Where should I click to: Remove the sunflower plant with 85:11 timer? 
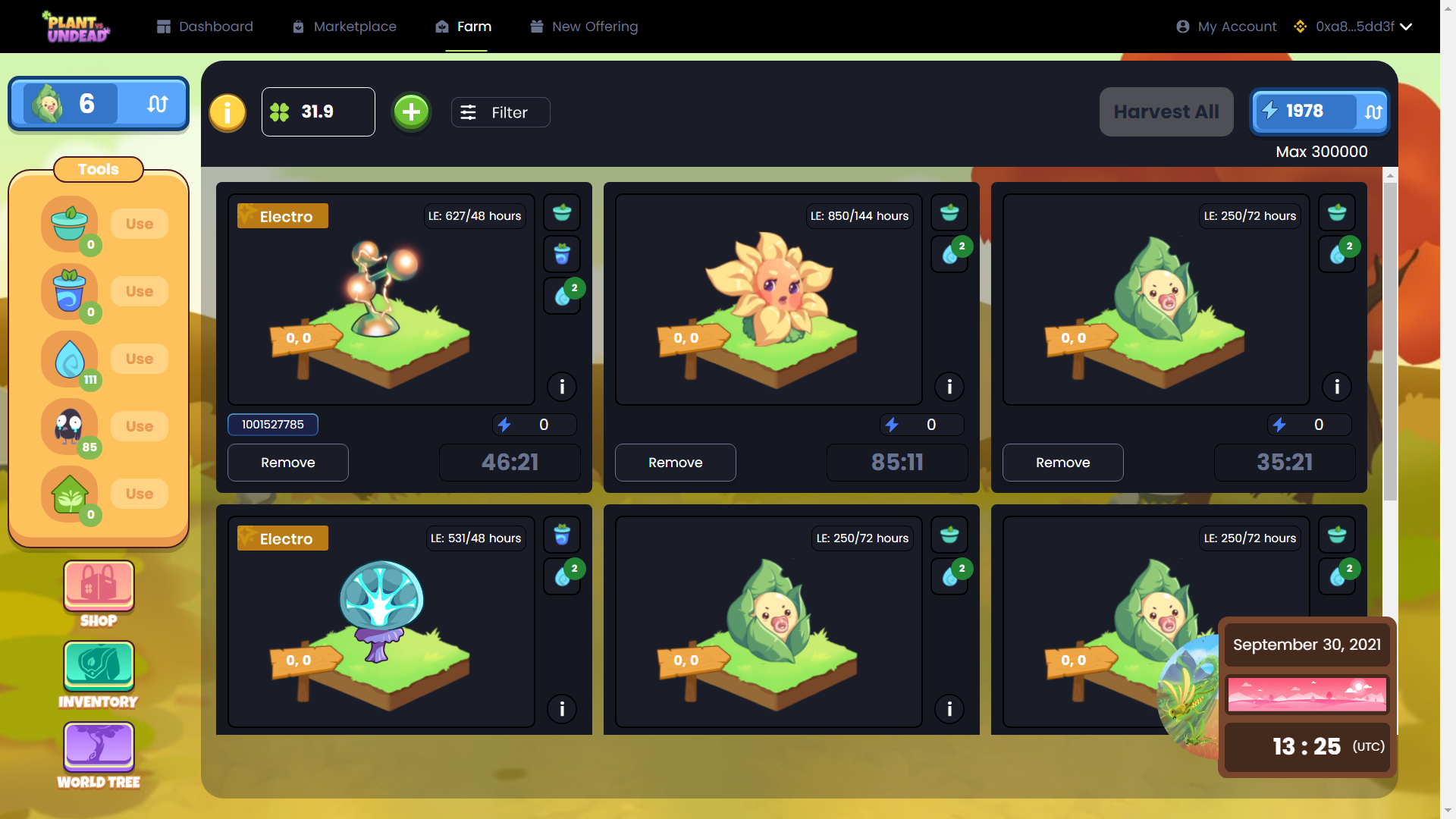[x=675, y=463]
